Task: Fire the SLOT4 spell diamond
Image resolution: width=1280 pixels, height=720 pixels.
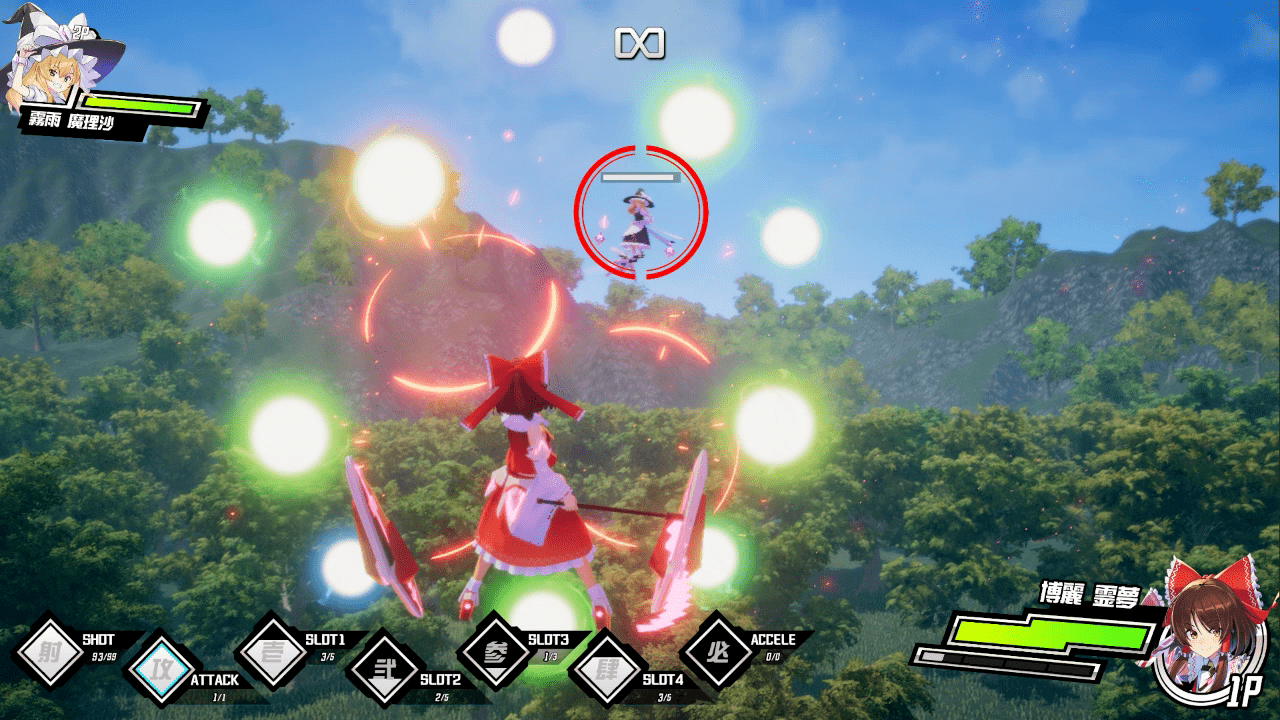Action: 606,666
